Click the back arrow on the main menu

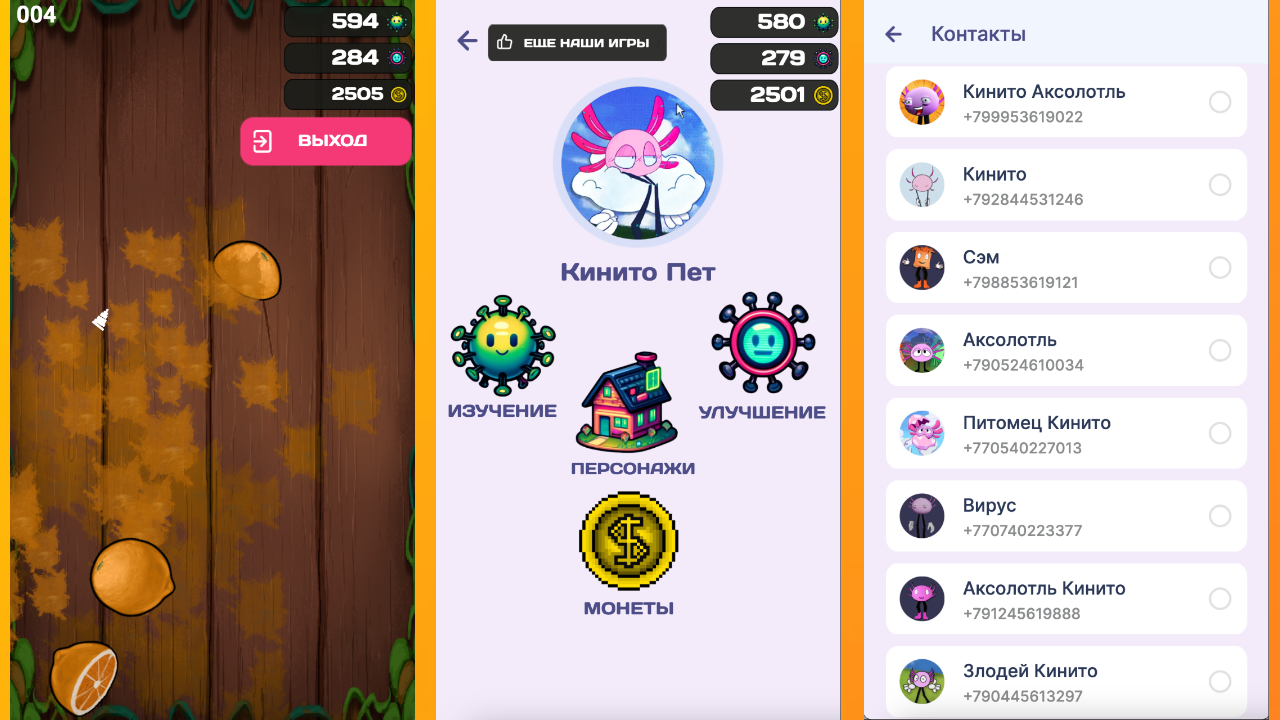(467, 42)
